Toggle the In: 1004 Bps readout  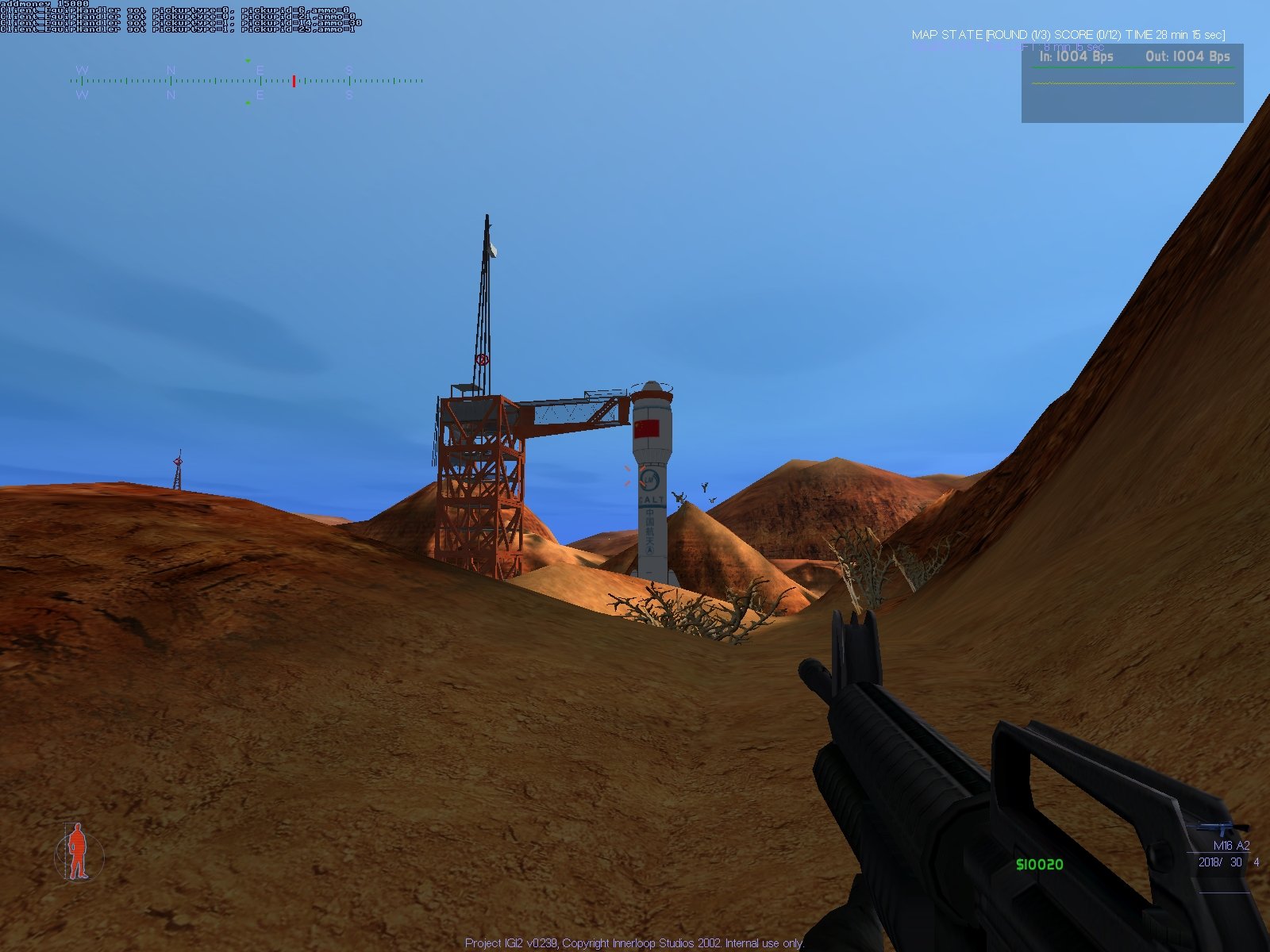(1076, 56)
